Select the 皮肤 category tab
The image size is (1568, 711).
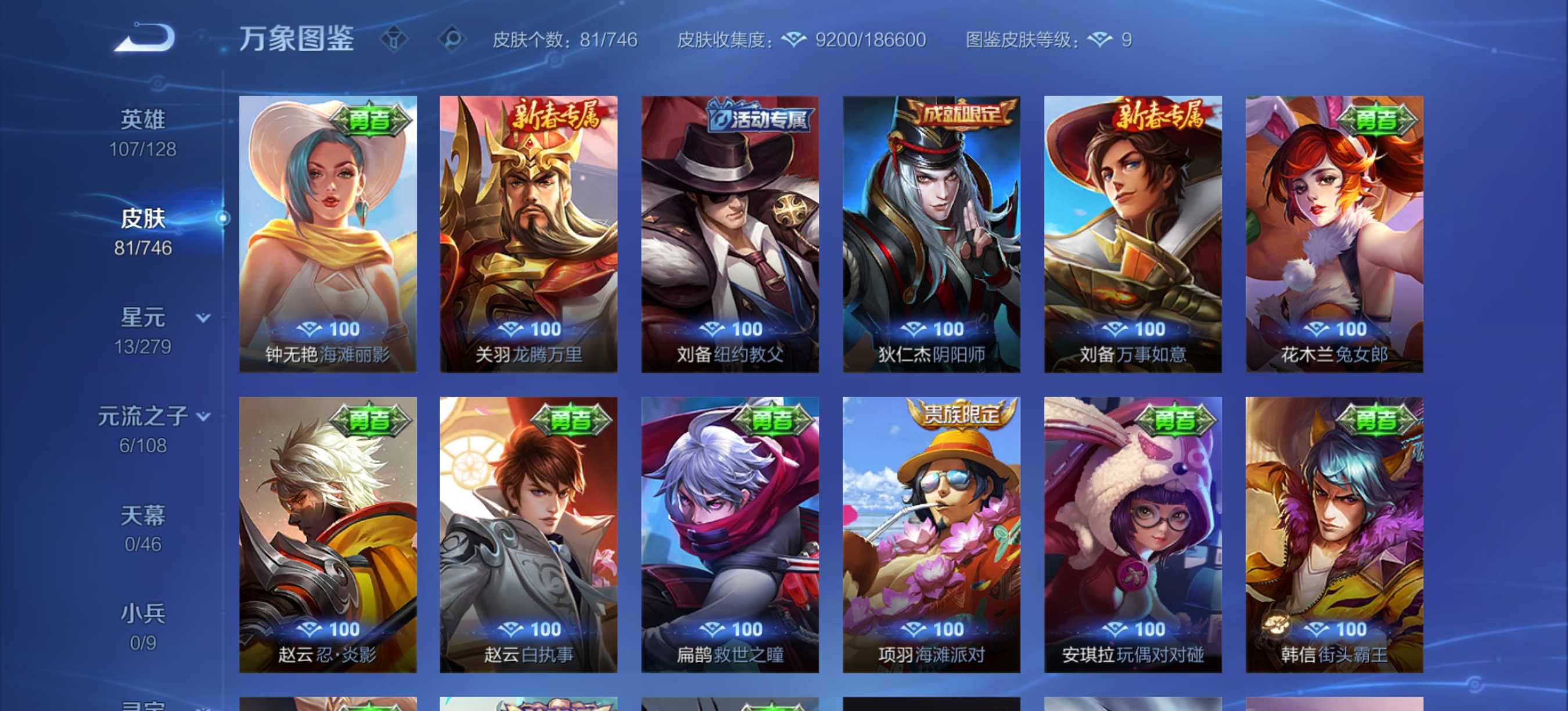click(142, 217)
